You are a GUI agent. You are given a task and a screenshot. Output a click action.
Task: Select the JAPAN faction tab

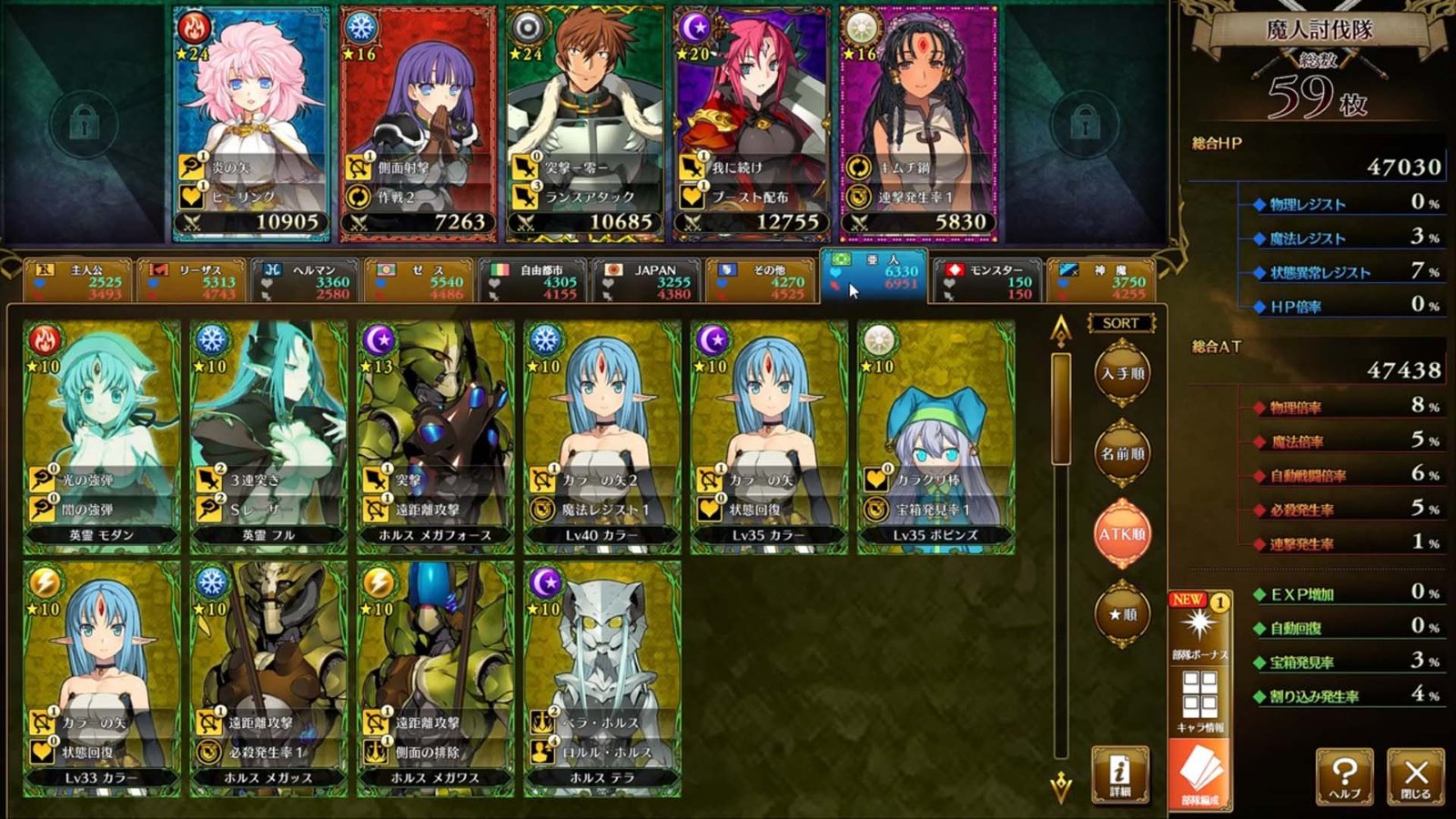coord(646,281)
